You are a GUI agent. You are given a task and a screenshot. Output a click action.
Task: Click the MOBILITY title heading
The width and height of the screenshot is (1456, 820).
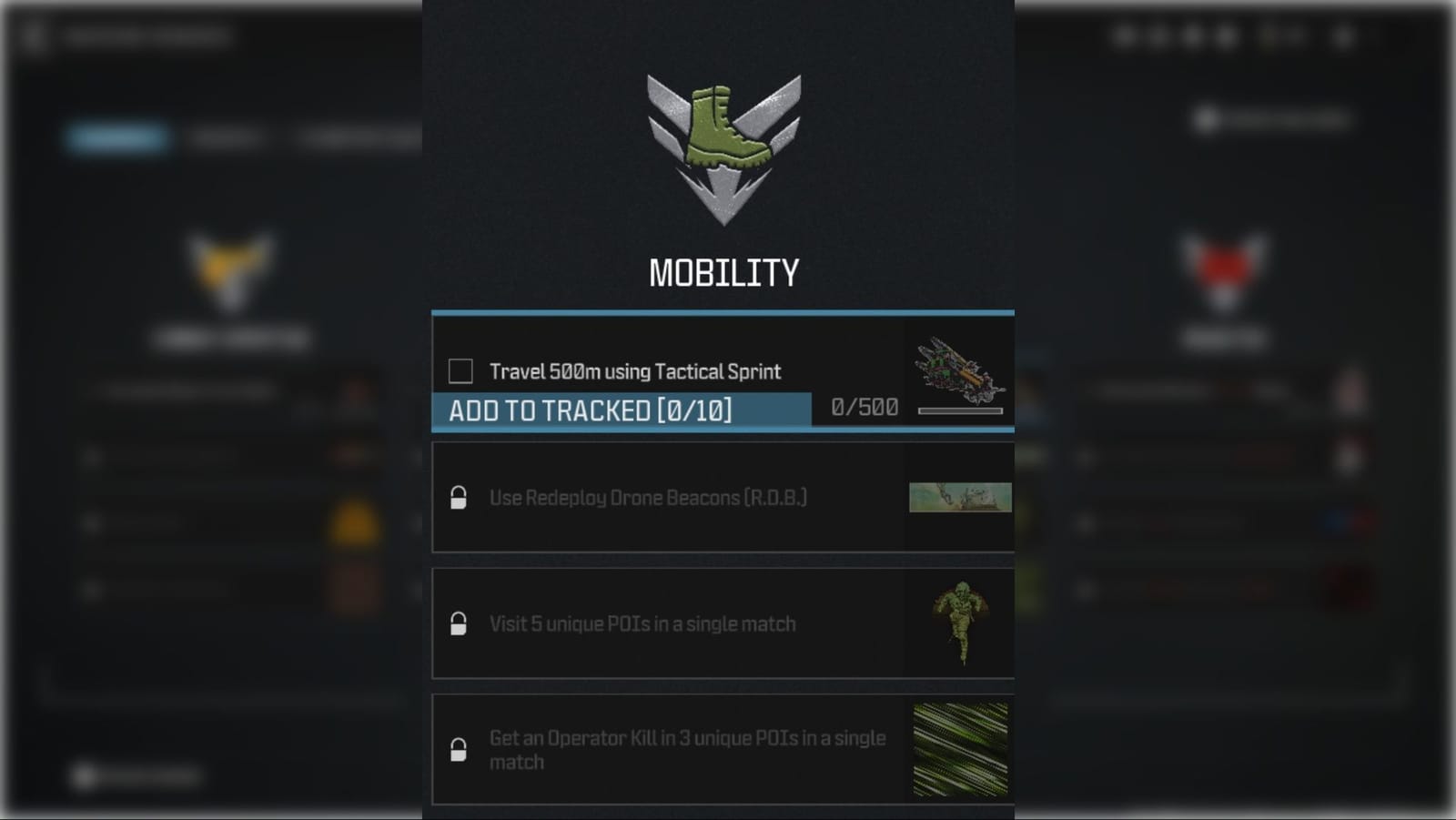coord(723,271)
